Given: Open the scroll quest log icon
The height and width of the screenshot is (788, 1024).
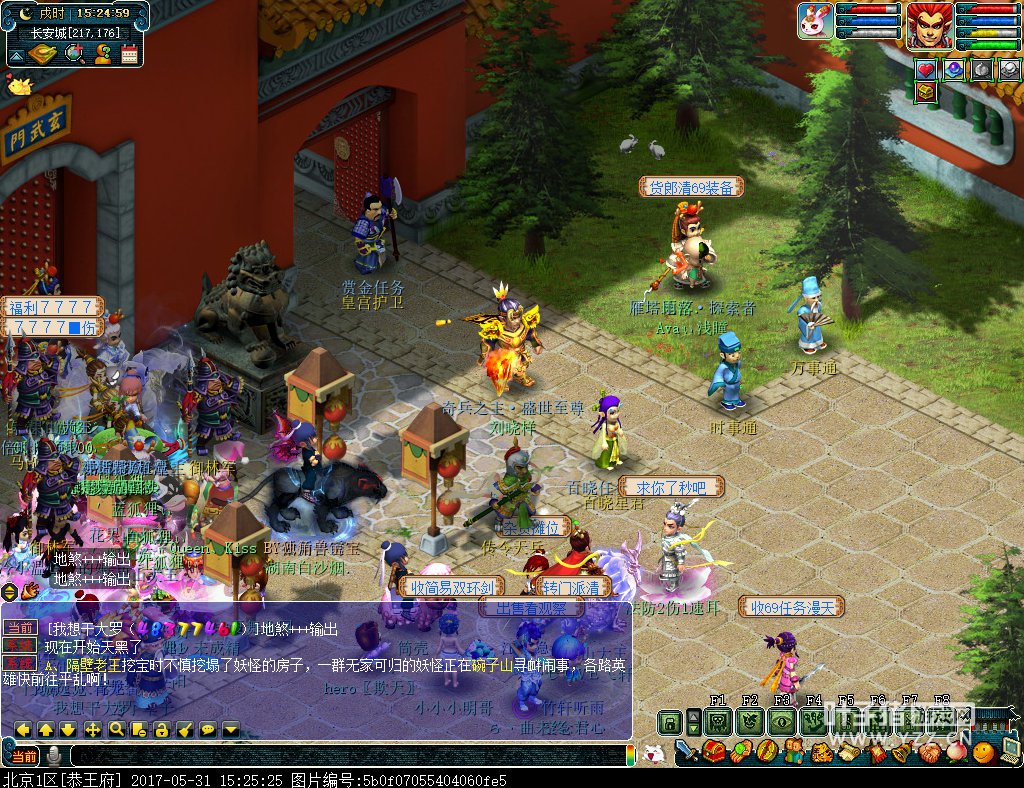Looking at the screenshot, I should point(848,750).
